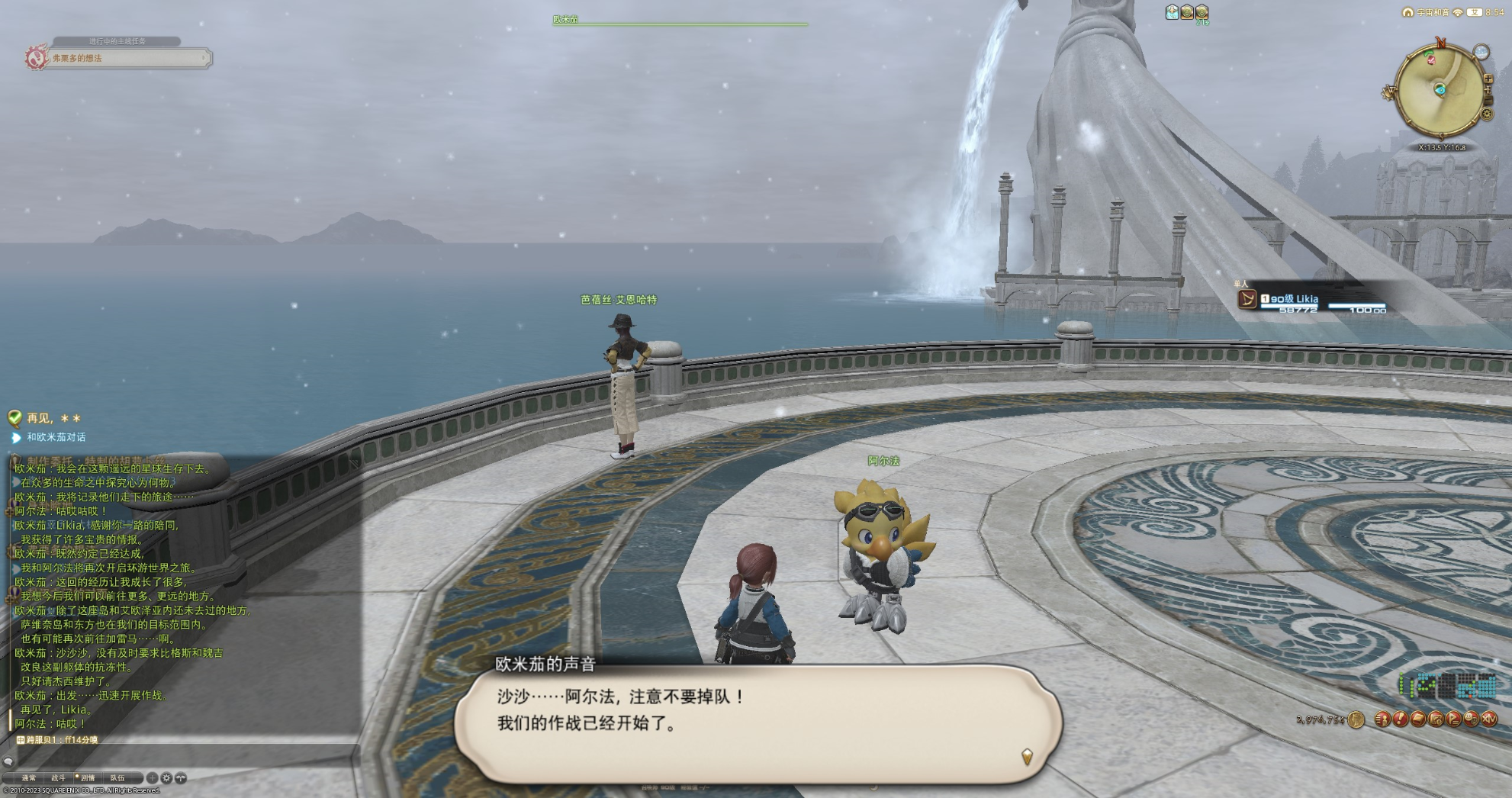Click the snowy weather icon by minimap

click(1481, 52)
